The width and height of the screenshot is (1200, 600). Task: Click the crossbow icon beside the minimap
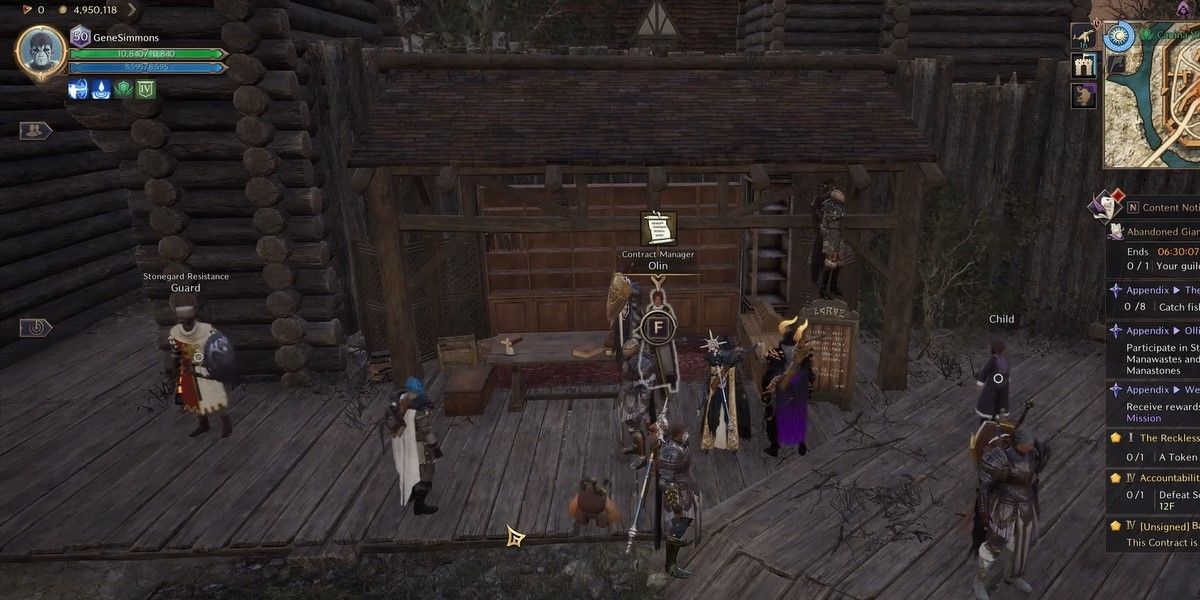(1083, 37)
